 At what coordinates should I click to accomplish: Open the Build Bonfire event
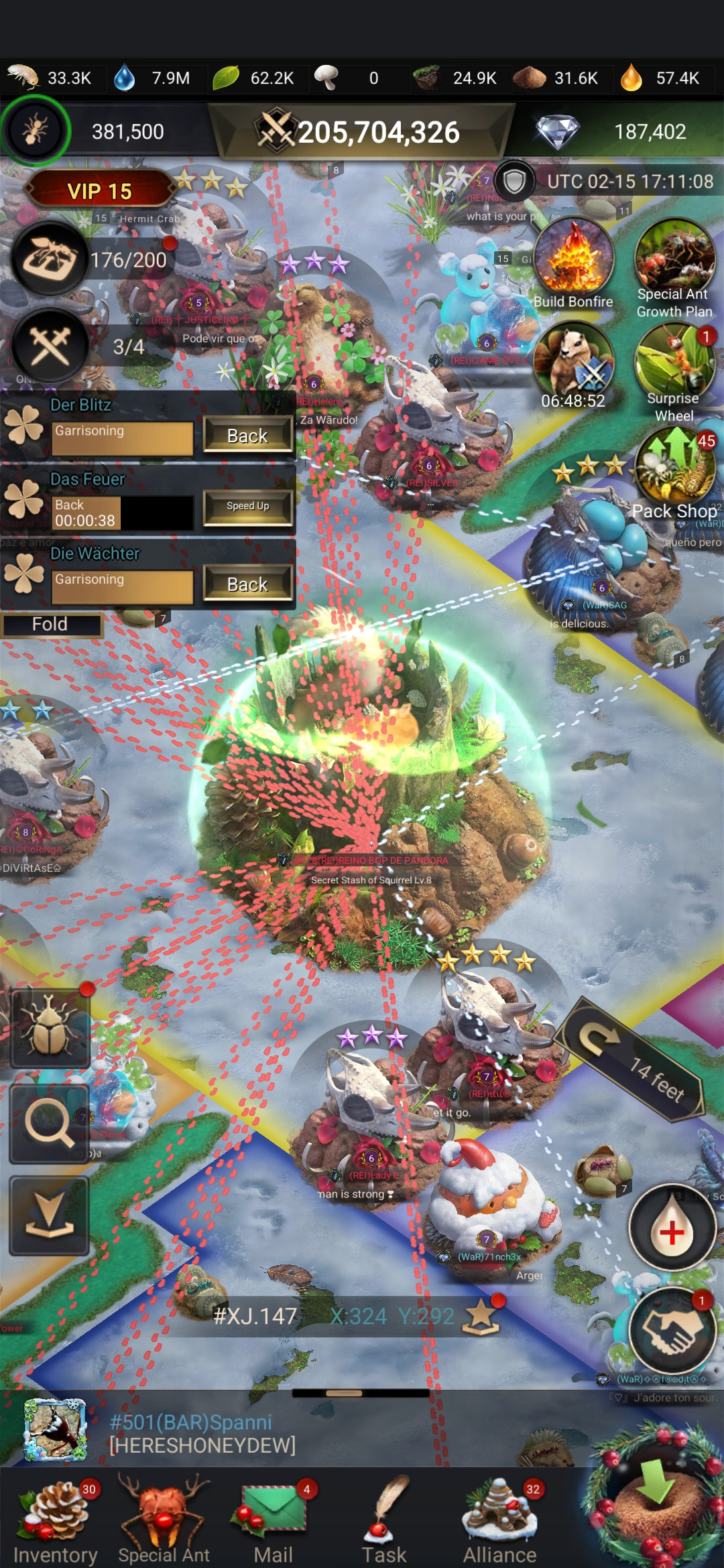pos(573,261)
